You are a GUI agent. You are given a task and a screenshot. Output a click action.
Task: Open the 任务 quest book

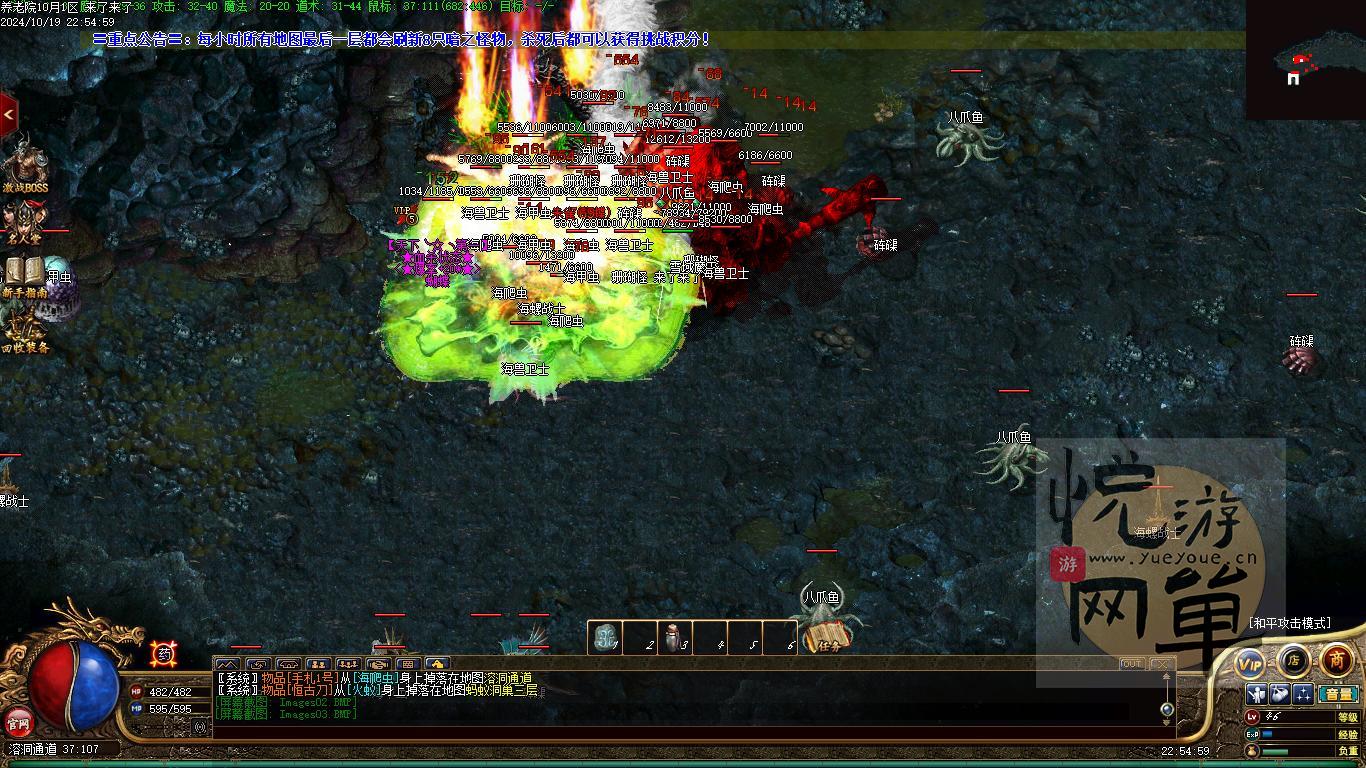point(828,637)
